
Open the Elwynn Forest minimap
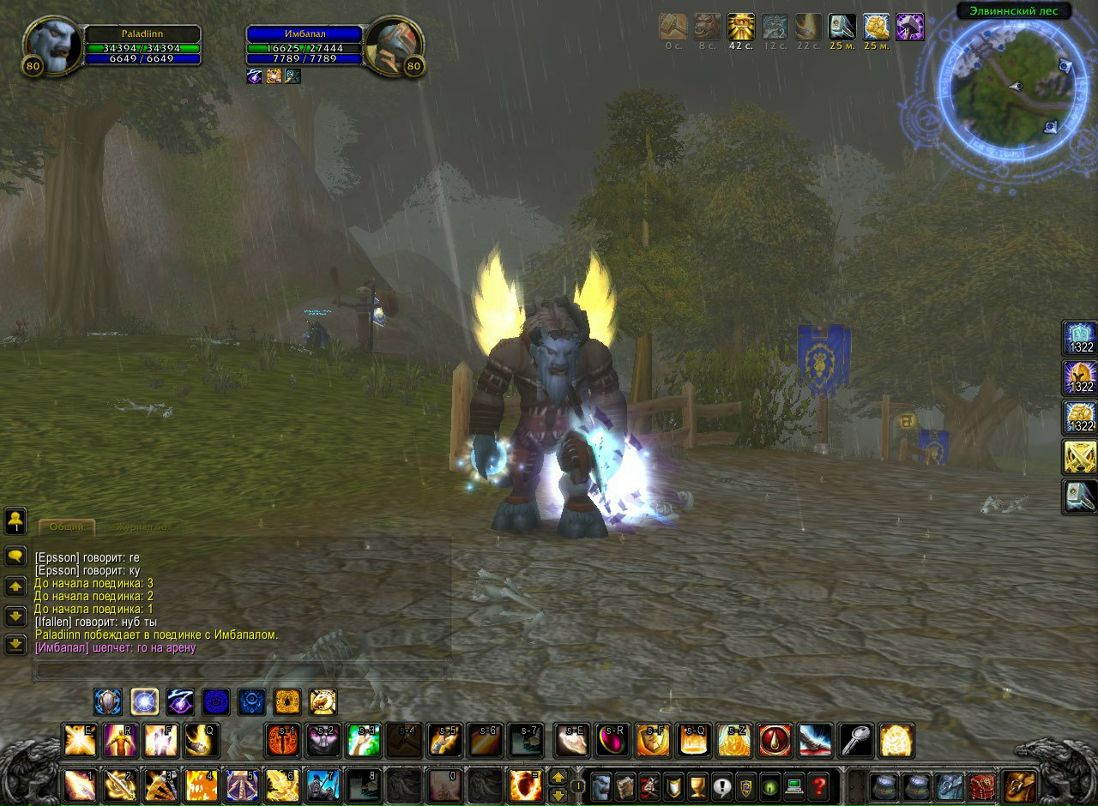1013,88
